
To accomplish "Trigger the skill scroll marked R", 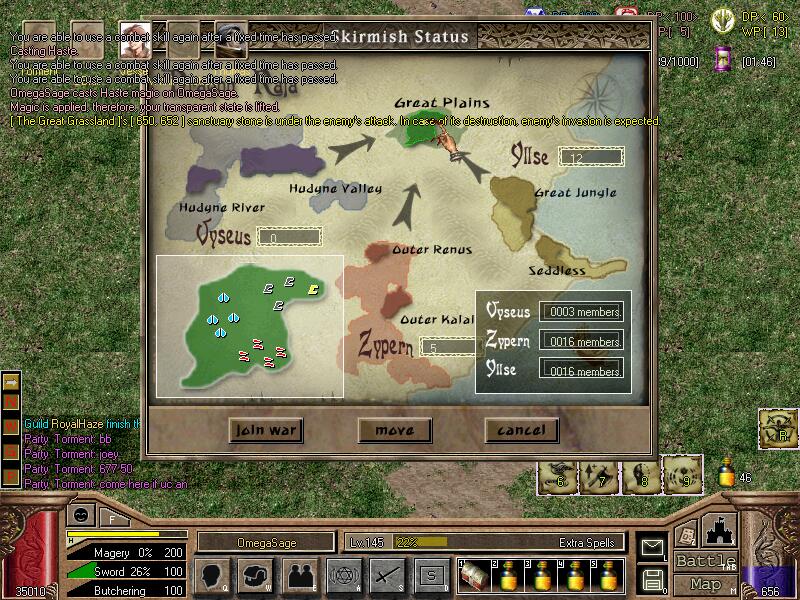I will click(x=776, y=427).
